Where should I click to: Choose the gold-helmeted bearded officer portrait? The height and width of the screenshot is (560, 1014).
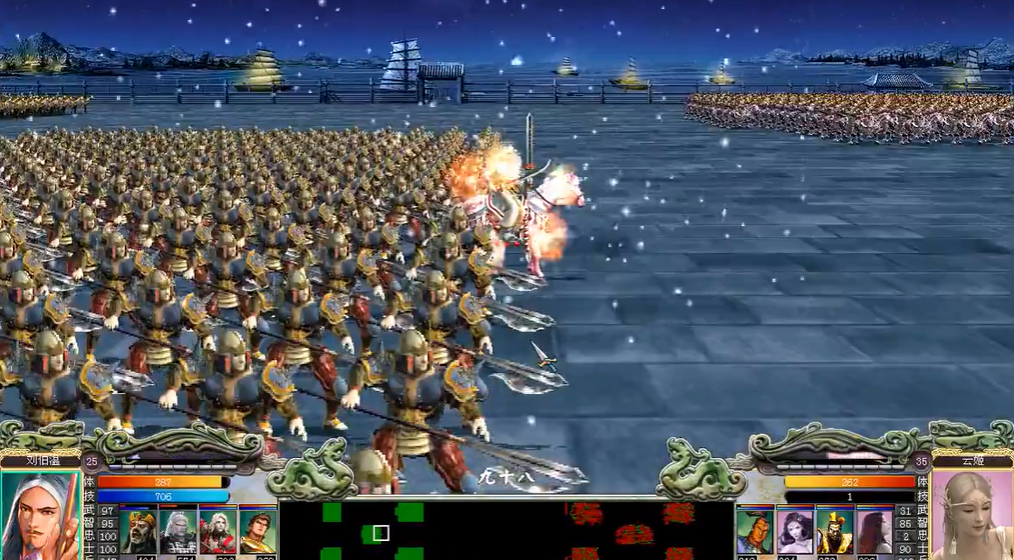tap(138, 532)
